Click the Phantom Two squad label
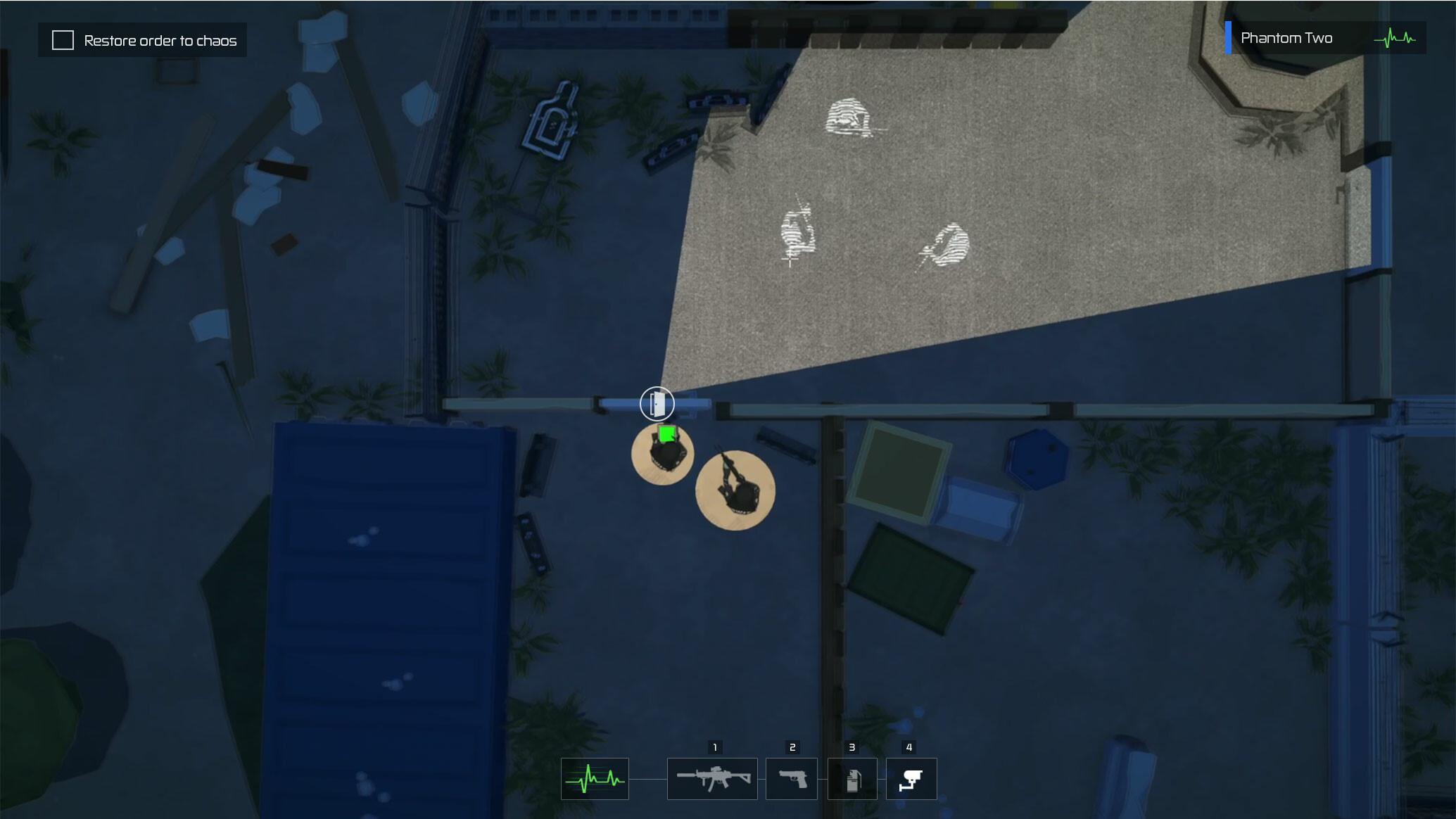This screenshot has height=819, width=1456. pos(1288,37)
